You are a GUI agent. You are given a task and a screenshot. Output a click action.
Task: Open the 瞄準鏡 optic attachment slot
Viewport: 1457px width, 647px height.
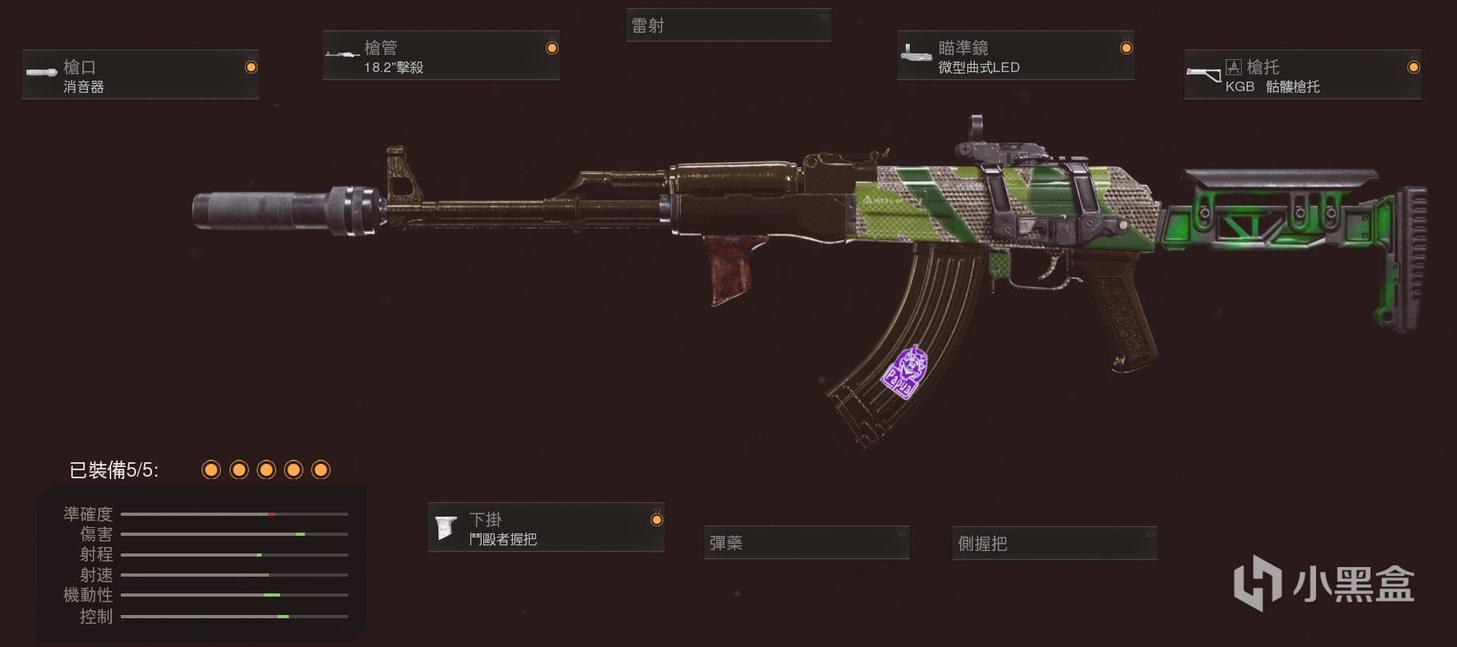coord(1015,56)
